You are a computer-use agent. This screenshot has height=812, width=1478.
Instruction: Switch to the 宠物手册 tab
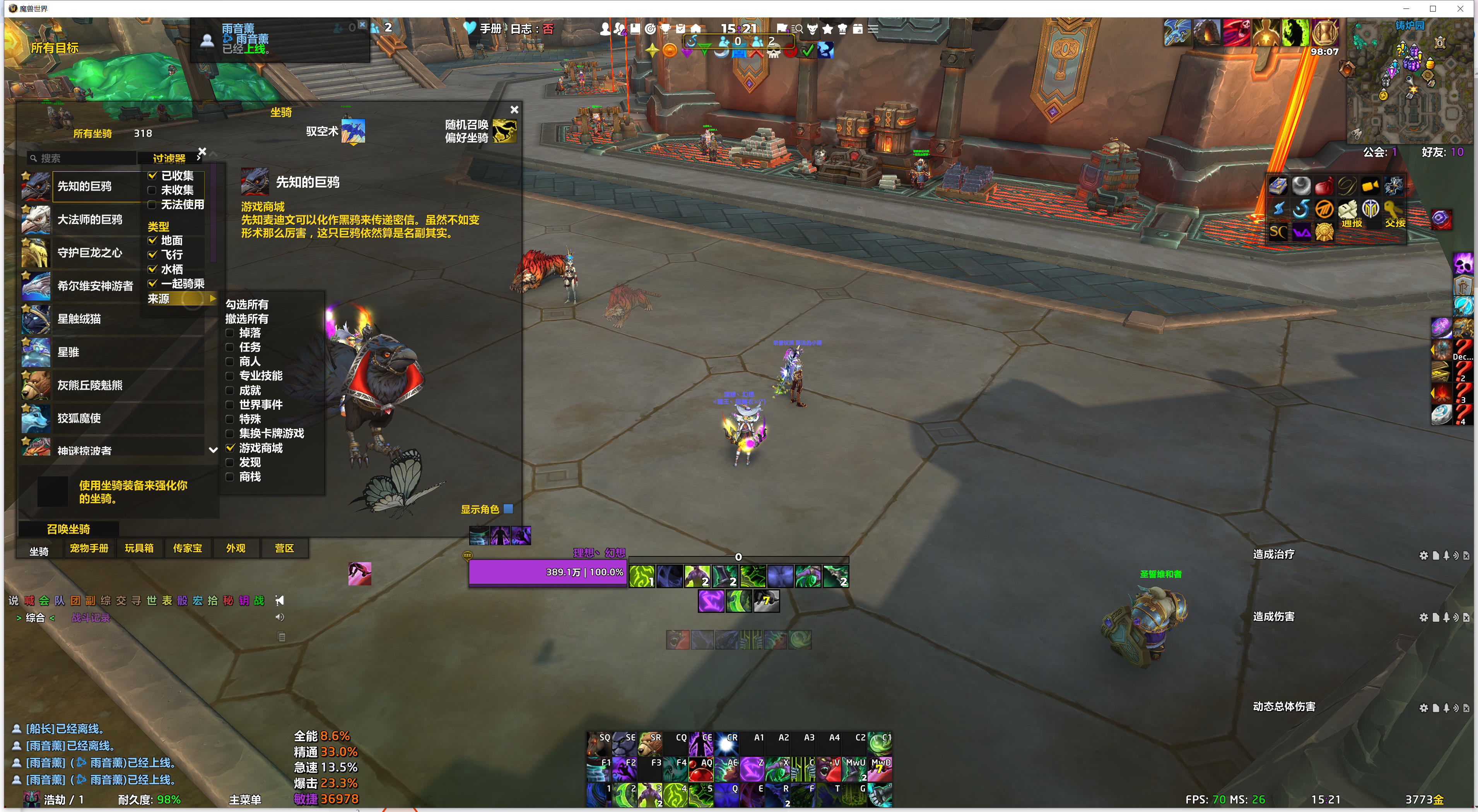(x=89, y=548)
